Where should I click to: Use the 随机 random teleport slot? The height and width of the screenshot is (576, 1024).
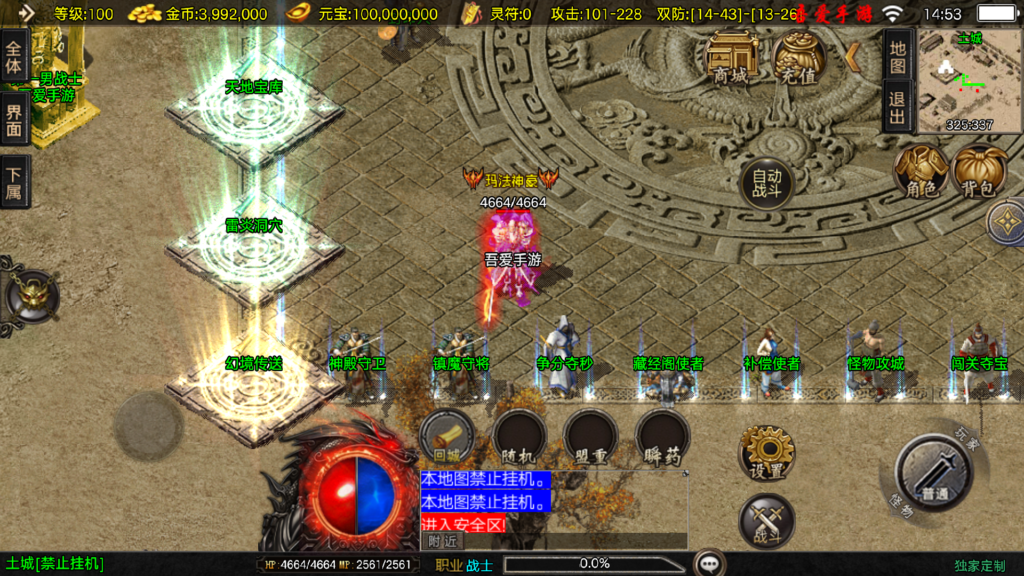pos(519,437)
